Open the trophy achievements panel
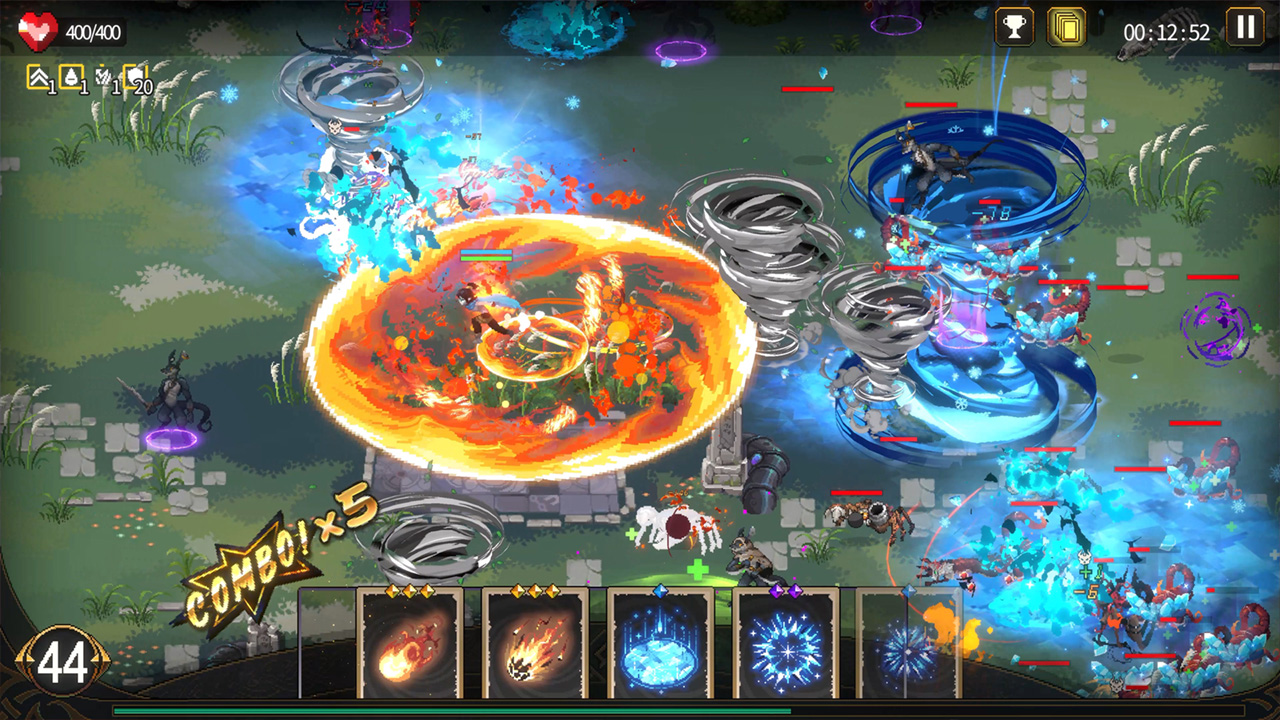 (1013, 29)
